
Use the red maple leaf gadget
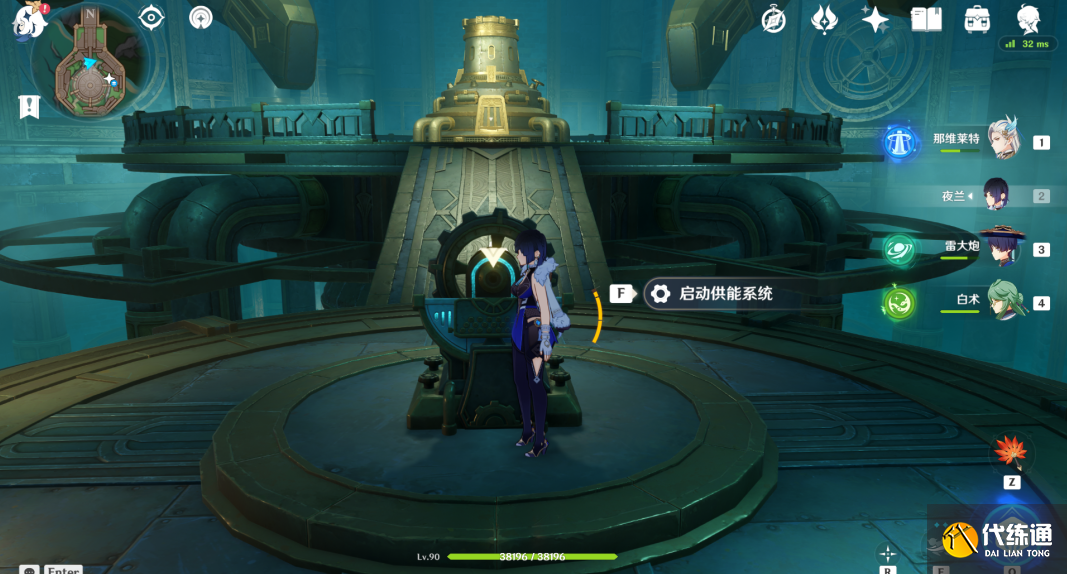coord(1011,452)
